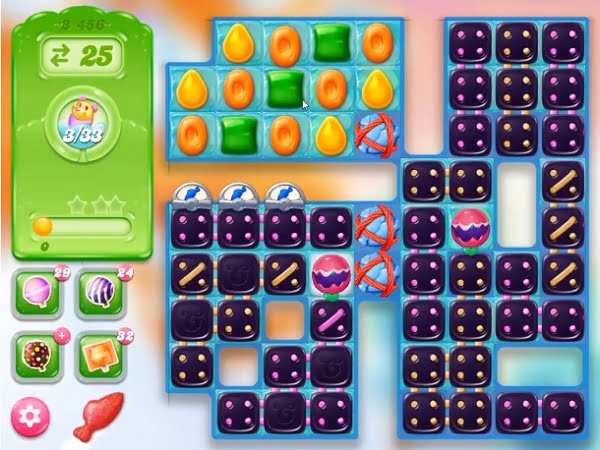Open the pink gear settings button
Image resolution: width=600 pixels, height=450 pixels.
click(x=30, y=415)
